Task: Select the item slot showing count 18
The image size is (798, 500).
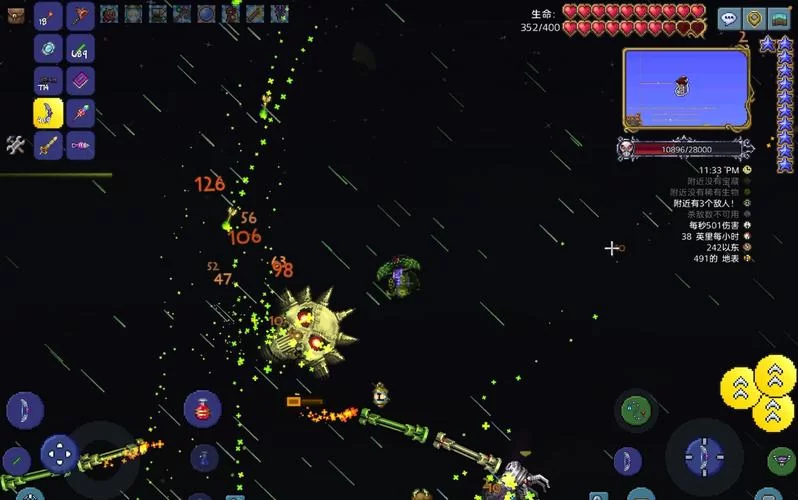Action: coord(48,17)
